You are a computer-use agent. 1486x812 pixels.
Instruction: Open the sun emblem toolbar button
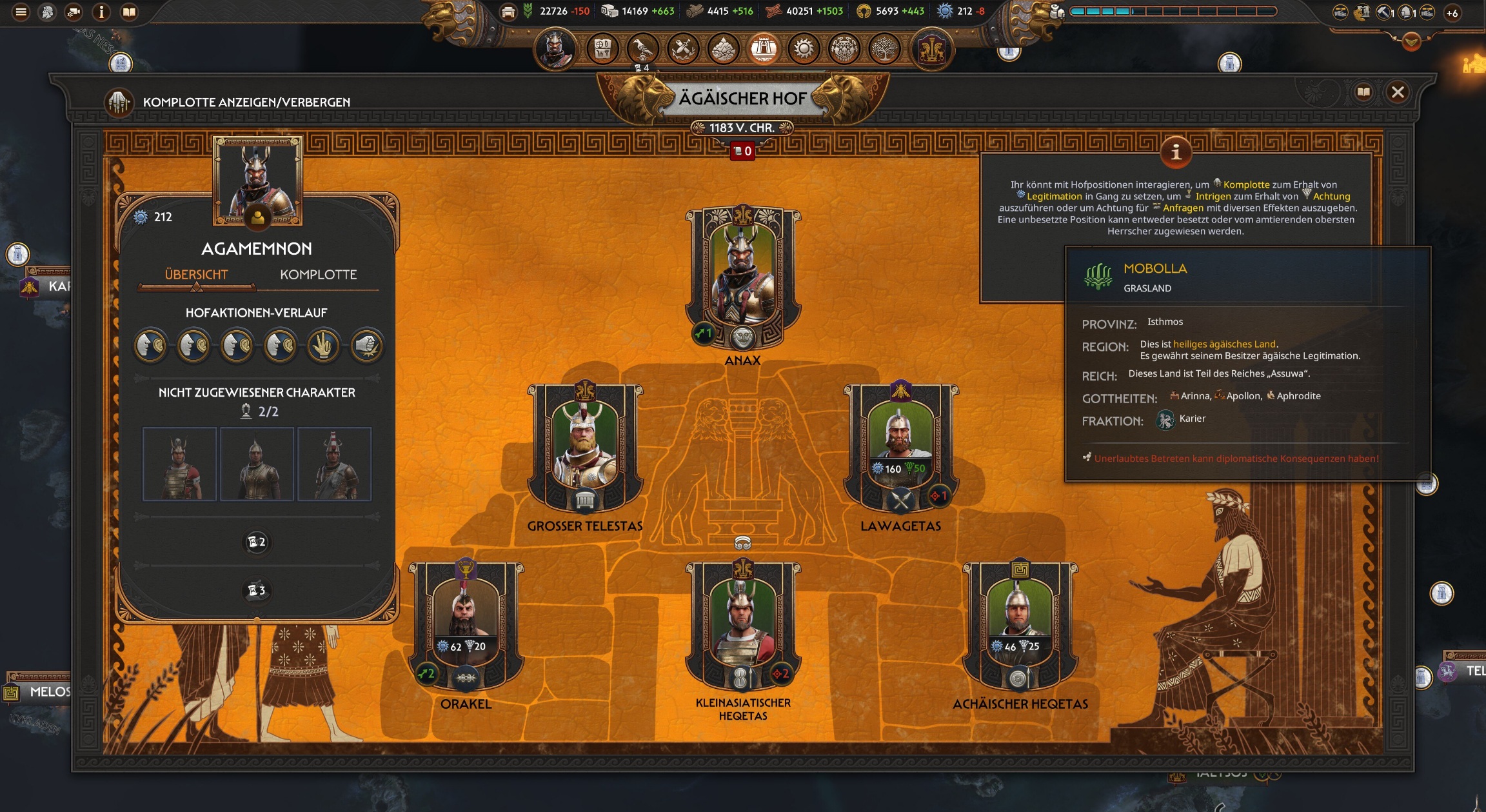[x=804, y=49]
